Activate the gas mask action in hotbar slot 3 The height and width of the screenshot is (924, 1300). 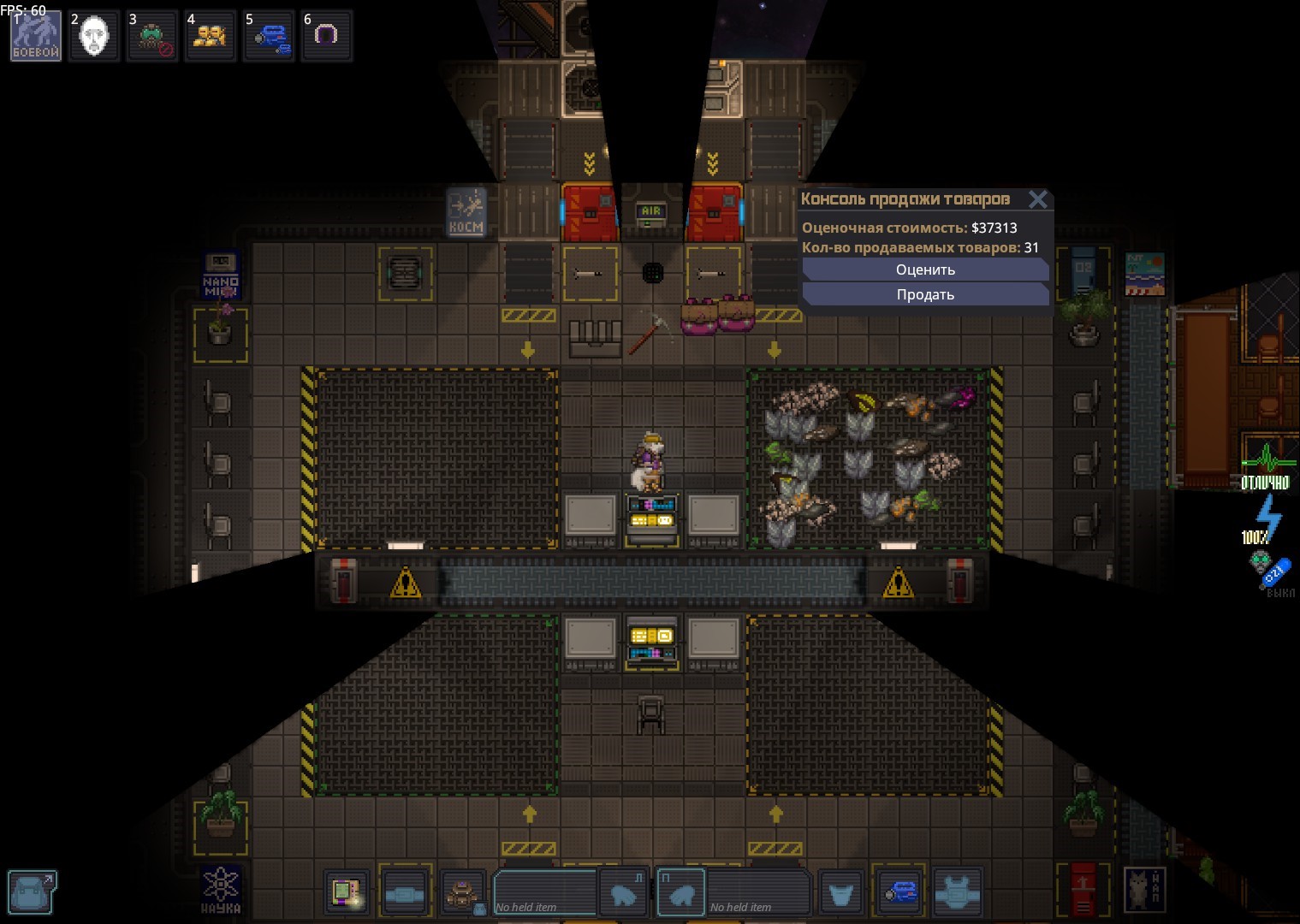coord(152,36)
